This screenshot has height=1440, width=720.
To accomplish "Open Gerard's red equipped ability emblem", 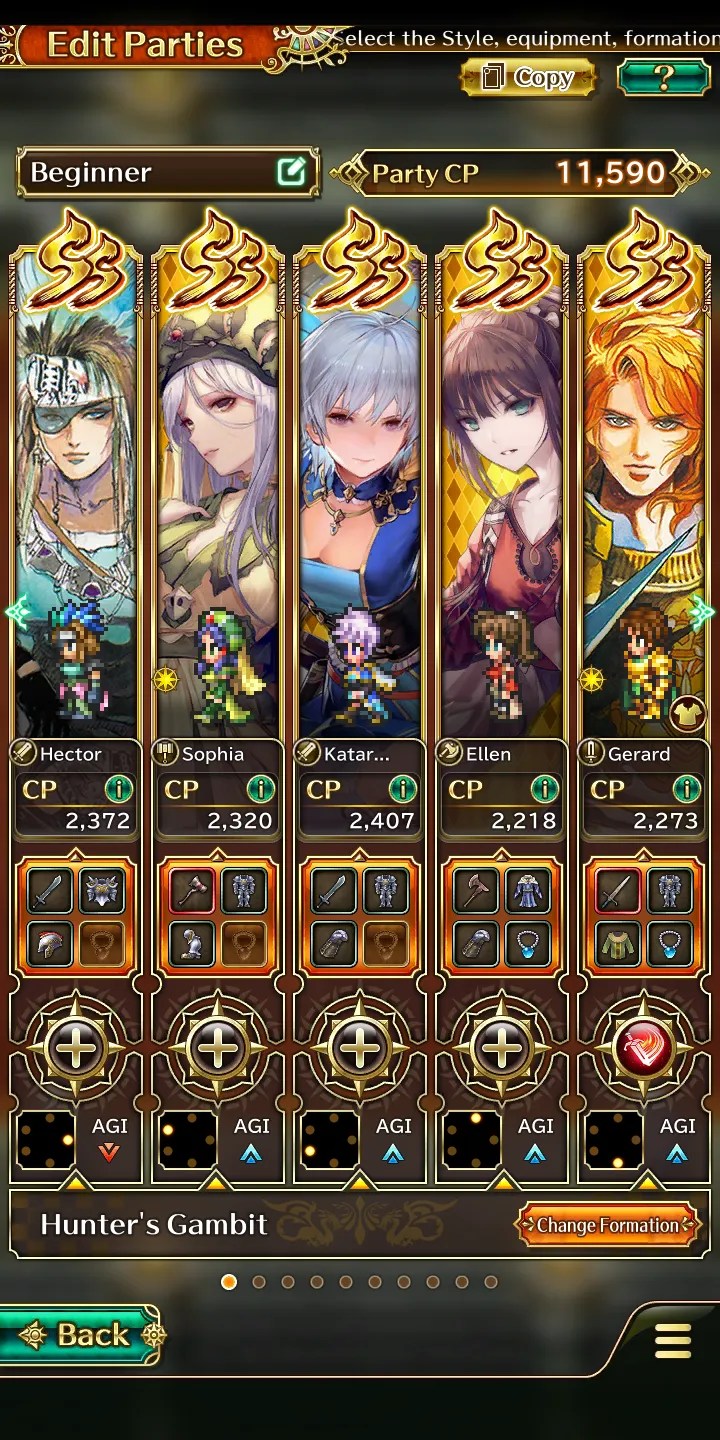I will tap(644, 1049).
